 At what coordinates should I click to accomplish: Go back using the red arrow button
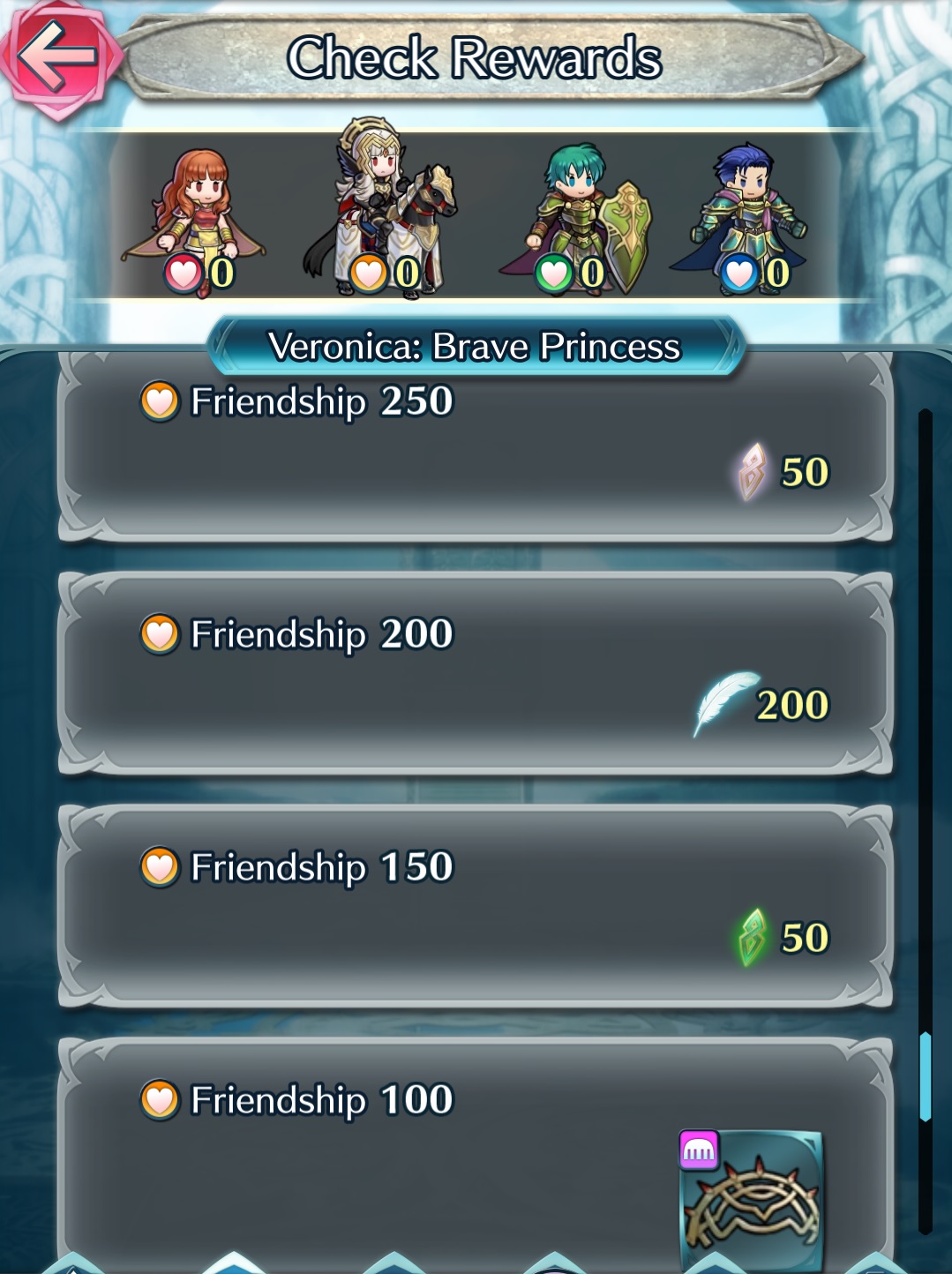tap(58, 56)
